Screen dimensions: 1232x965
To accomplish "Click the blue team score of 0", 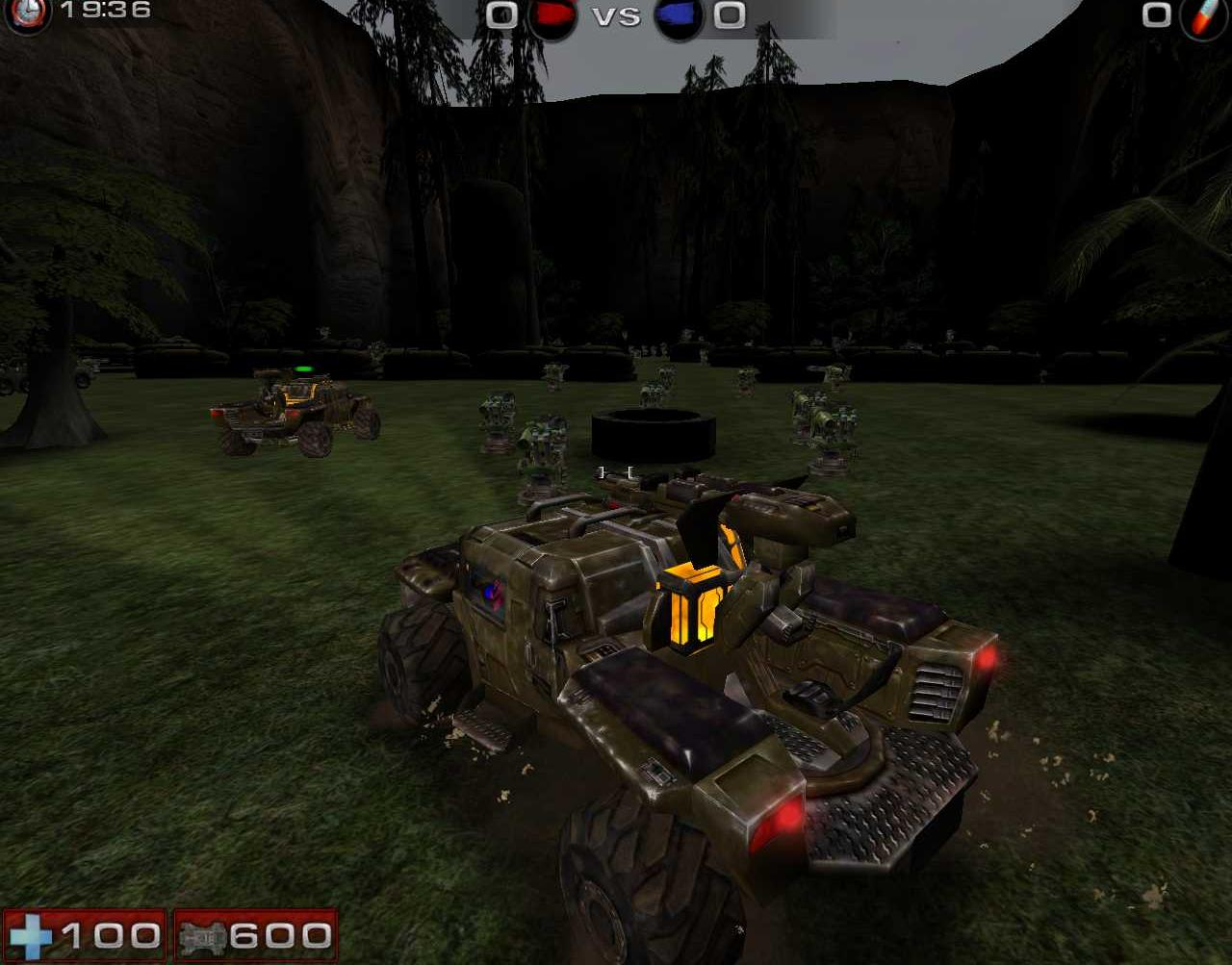I will coord(730,14).
